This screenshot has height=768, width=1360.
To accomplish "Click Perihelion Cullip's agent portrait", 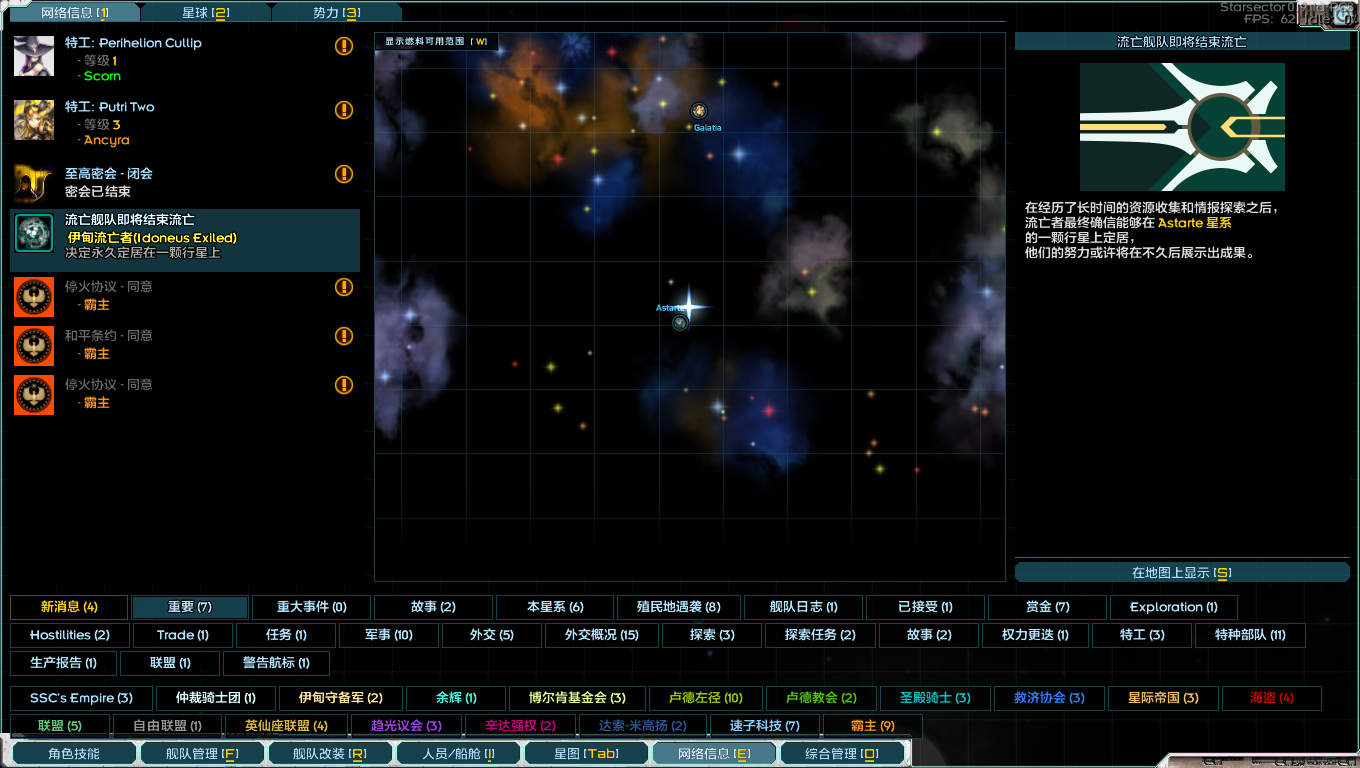I will click(33, 57).
